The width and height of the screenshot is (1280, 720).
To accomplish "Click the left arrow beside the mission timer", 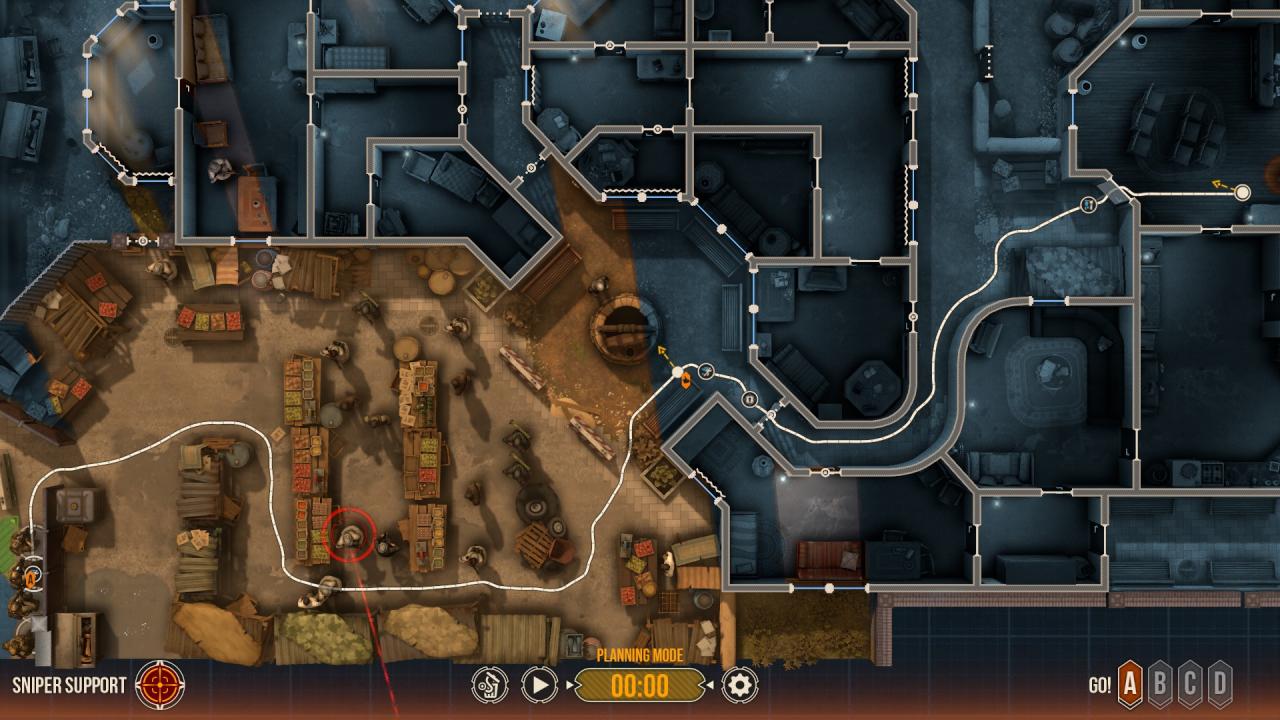I will (x=570, y=685).
